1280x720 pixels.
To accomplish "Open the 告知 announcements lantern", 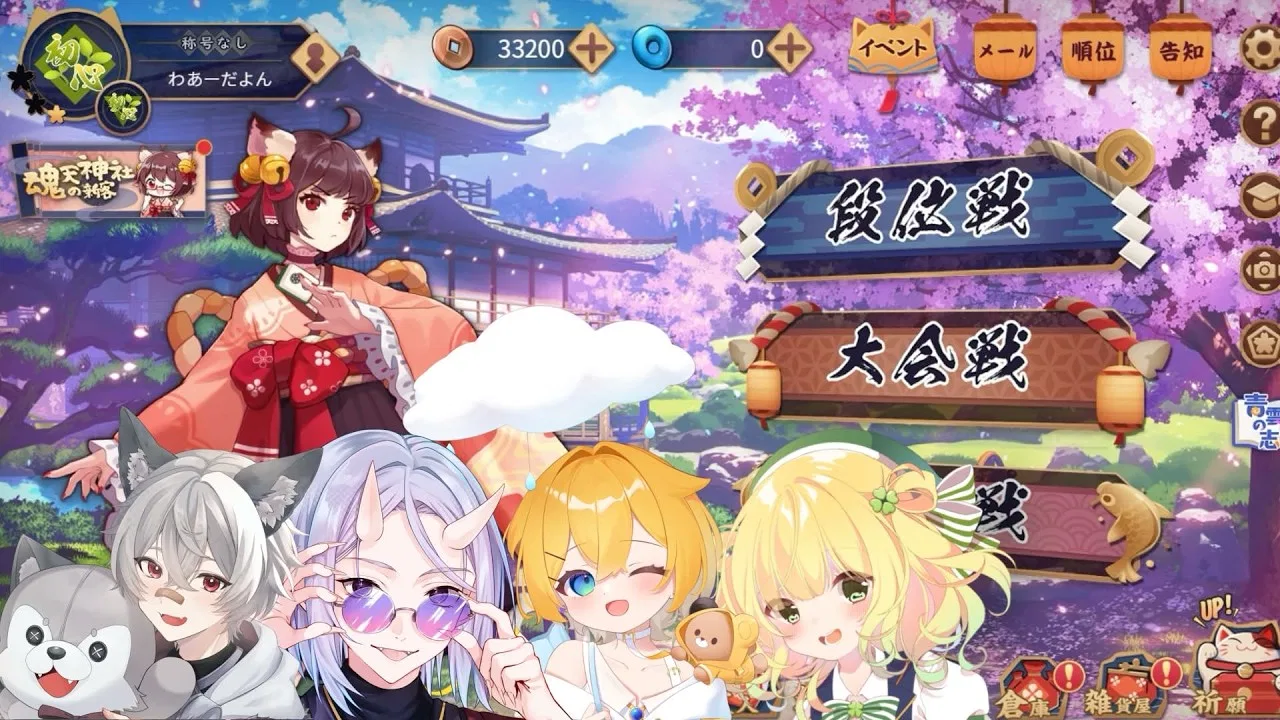I will tap(1180, 50).
